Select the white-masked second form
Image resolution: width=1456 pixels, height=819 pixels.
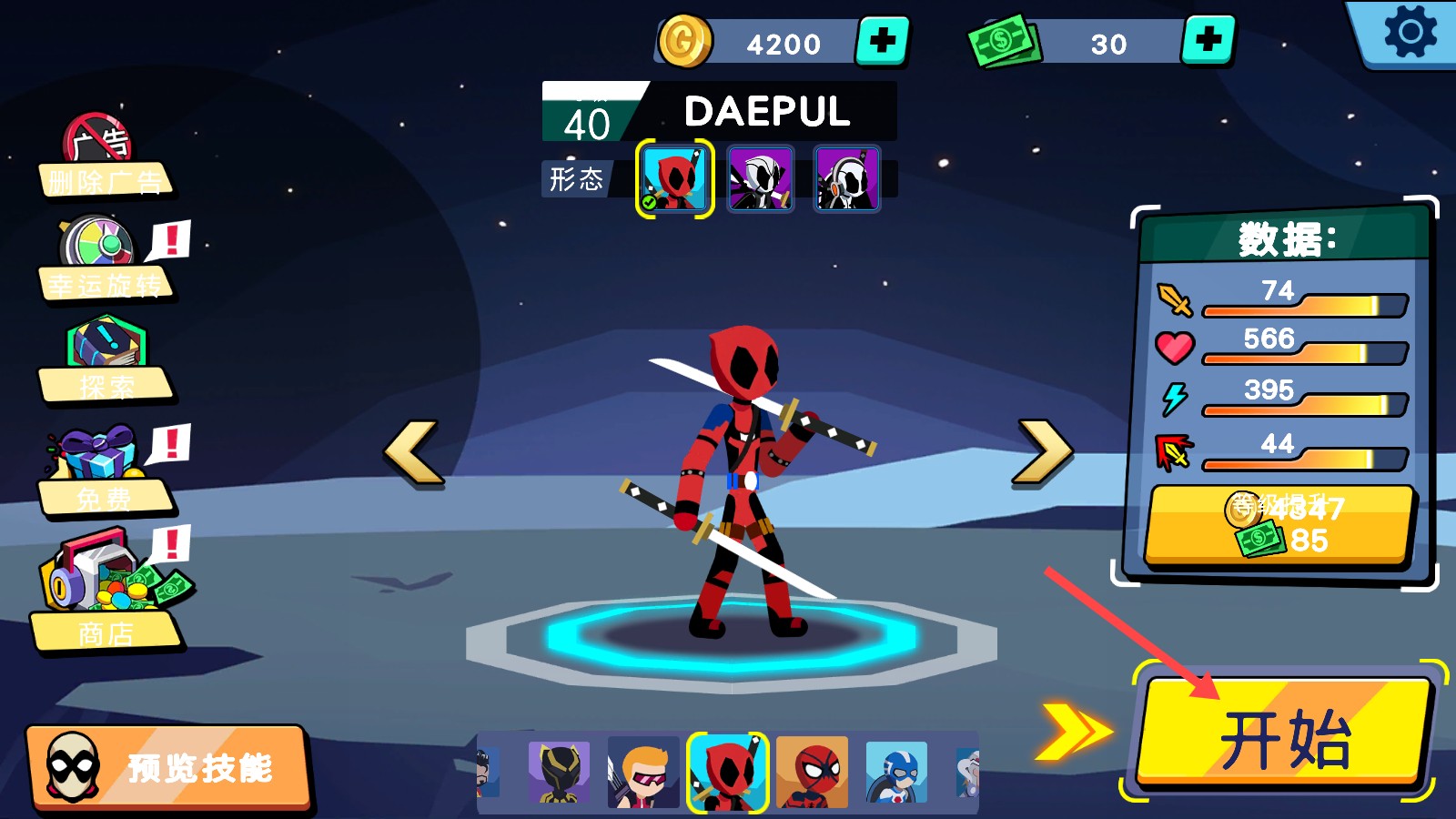point(761,179)
